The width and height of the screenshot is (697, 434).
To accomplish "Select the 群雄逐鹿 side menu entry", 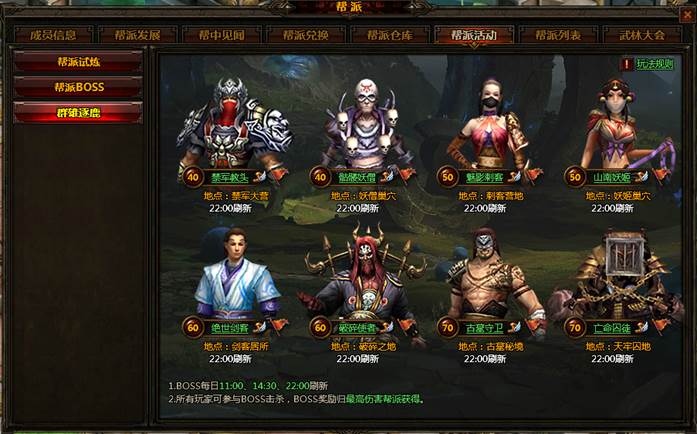I will click(x=79, y=112).
